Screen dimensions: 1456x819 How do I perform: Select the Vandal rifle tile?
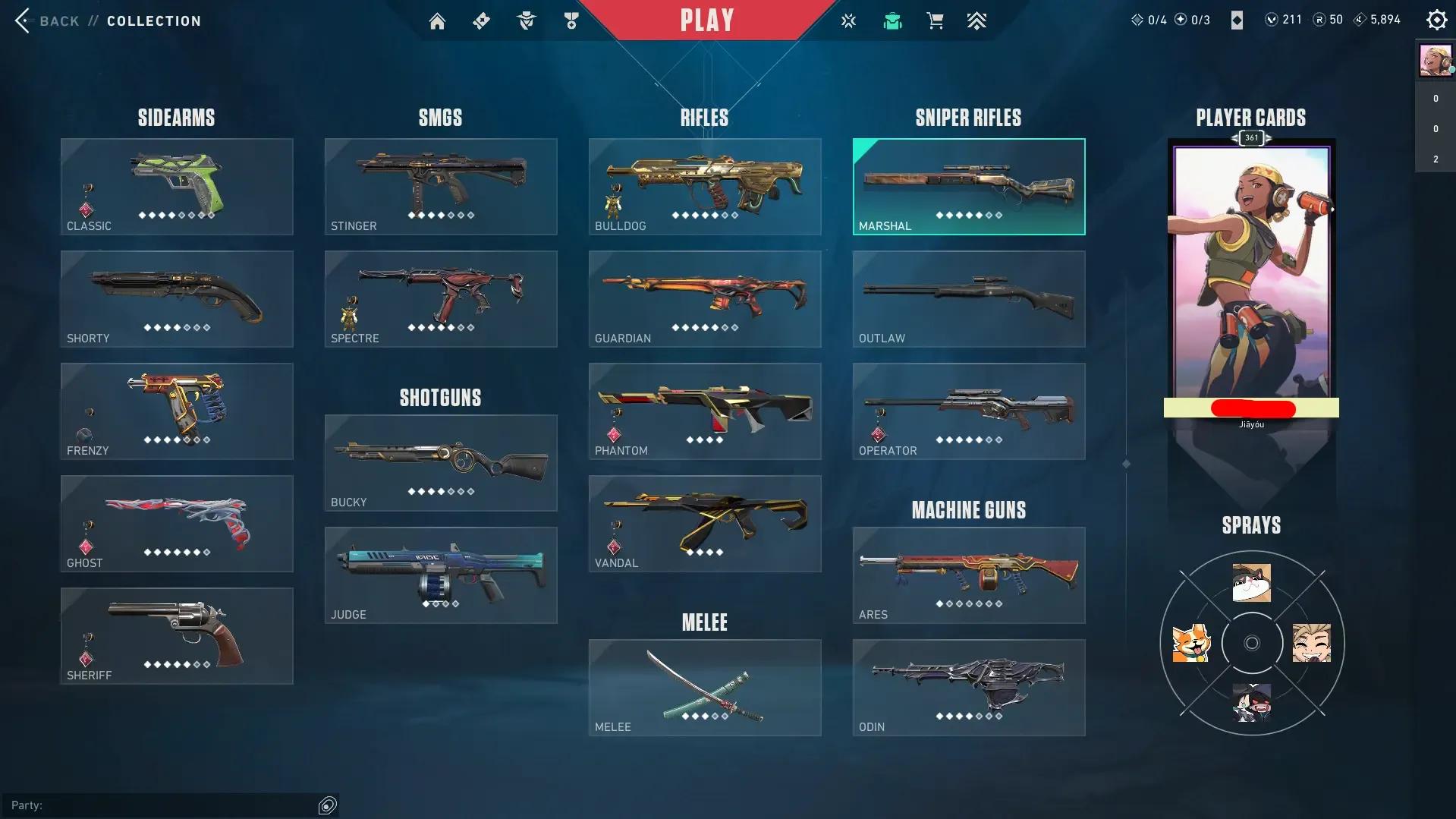tap(705, 524)
